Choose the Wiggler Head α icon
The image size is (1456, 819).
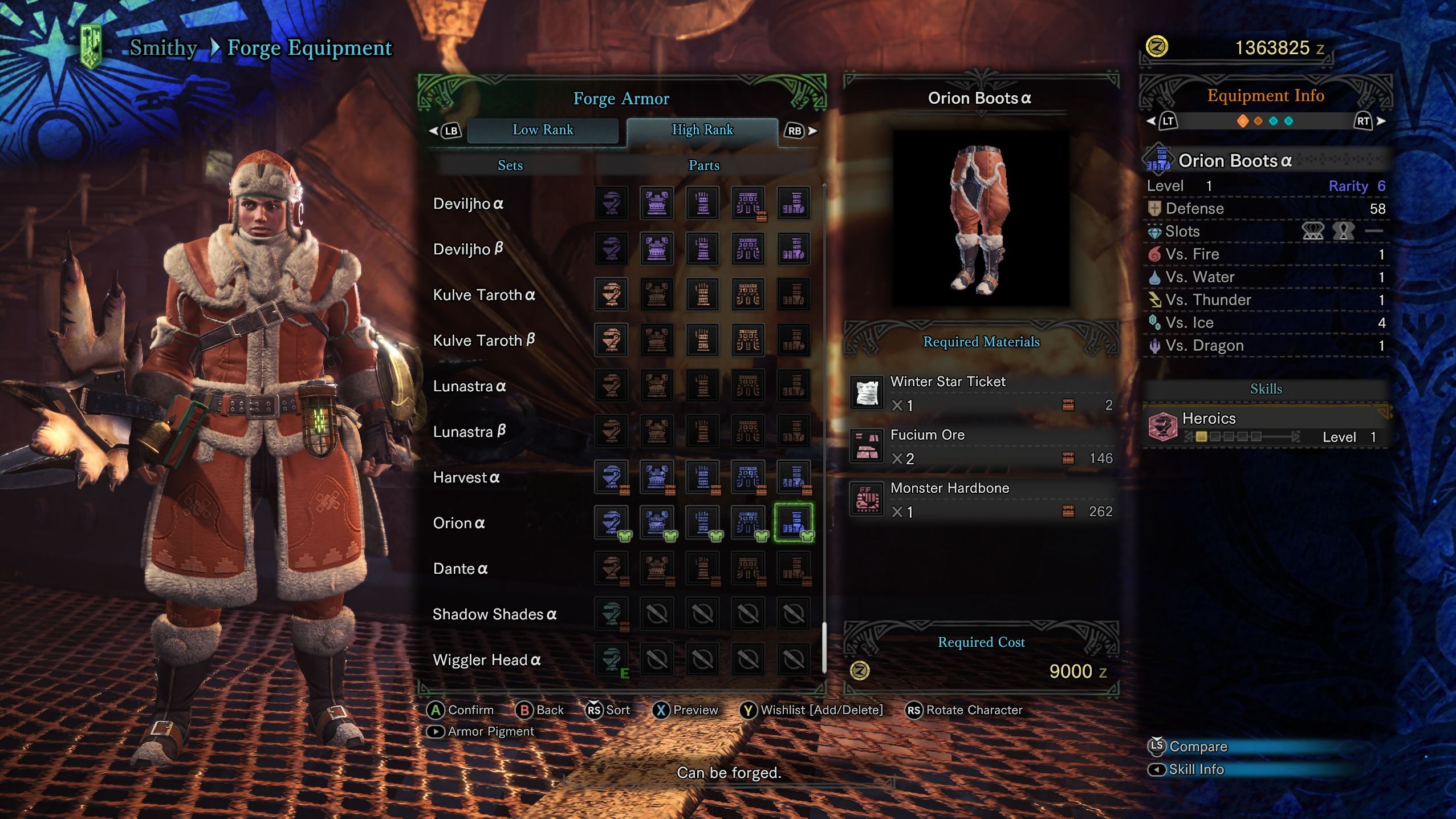click(611, 659)
